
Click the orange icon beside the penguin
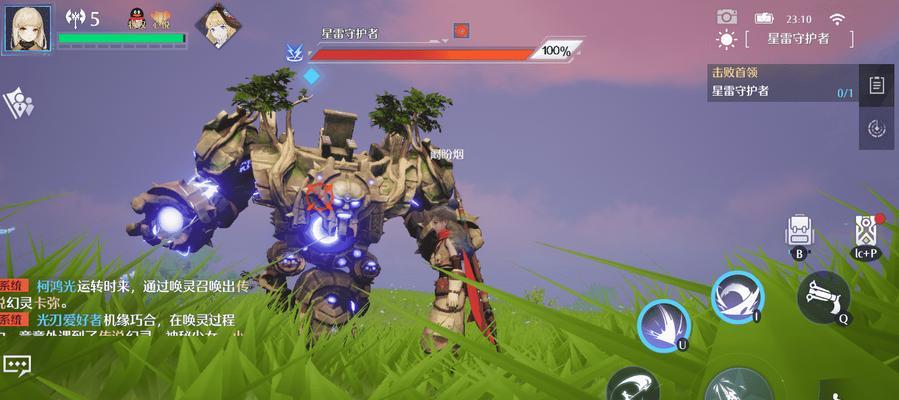(159, 18)
